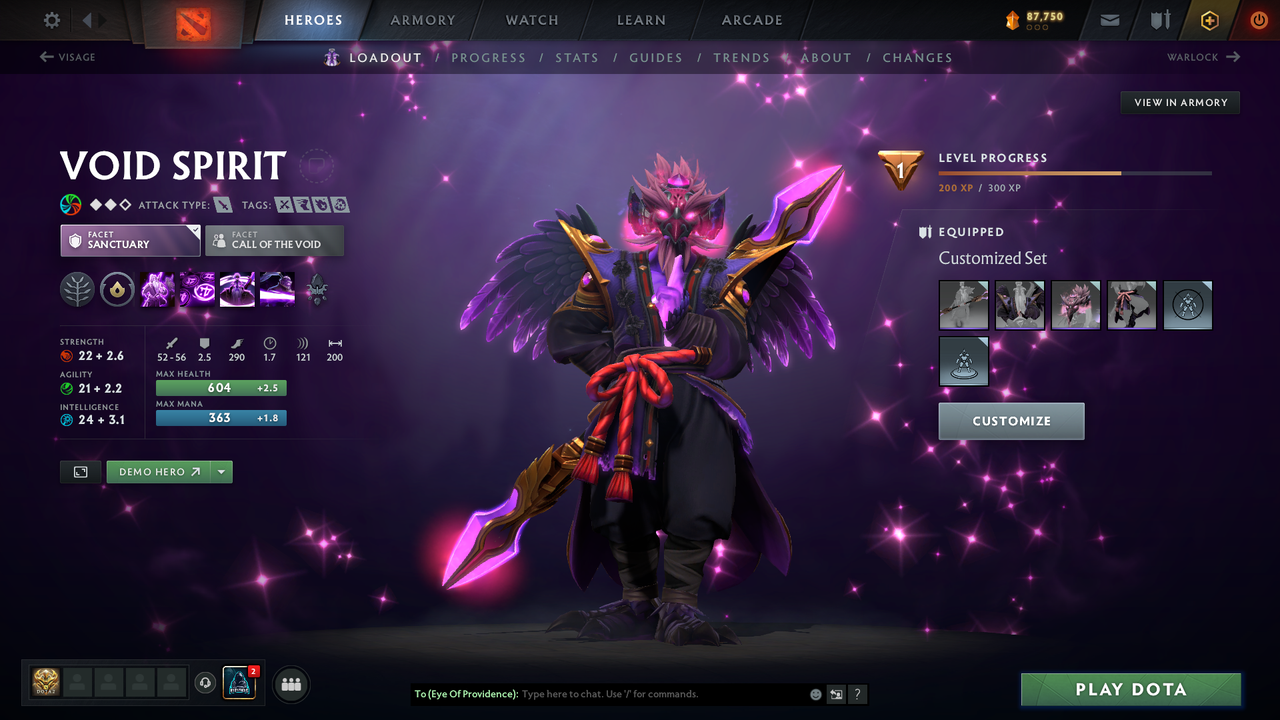Screen dimensions: 1280x720
Task: Toggle the chat channel switcher beside the chat box
Action: tap(836, 693)
